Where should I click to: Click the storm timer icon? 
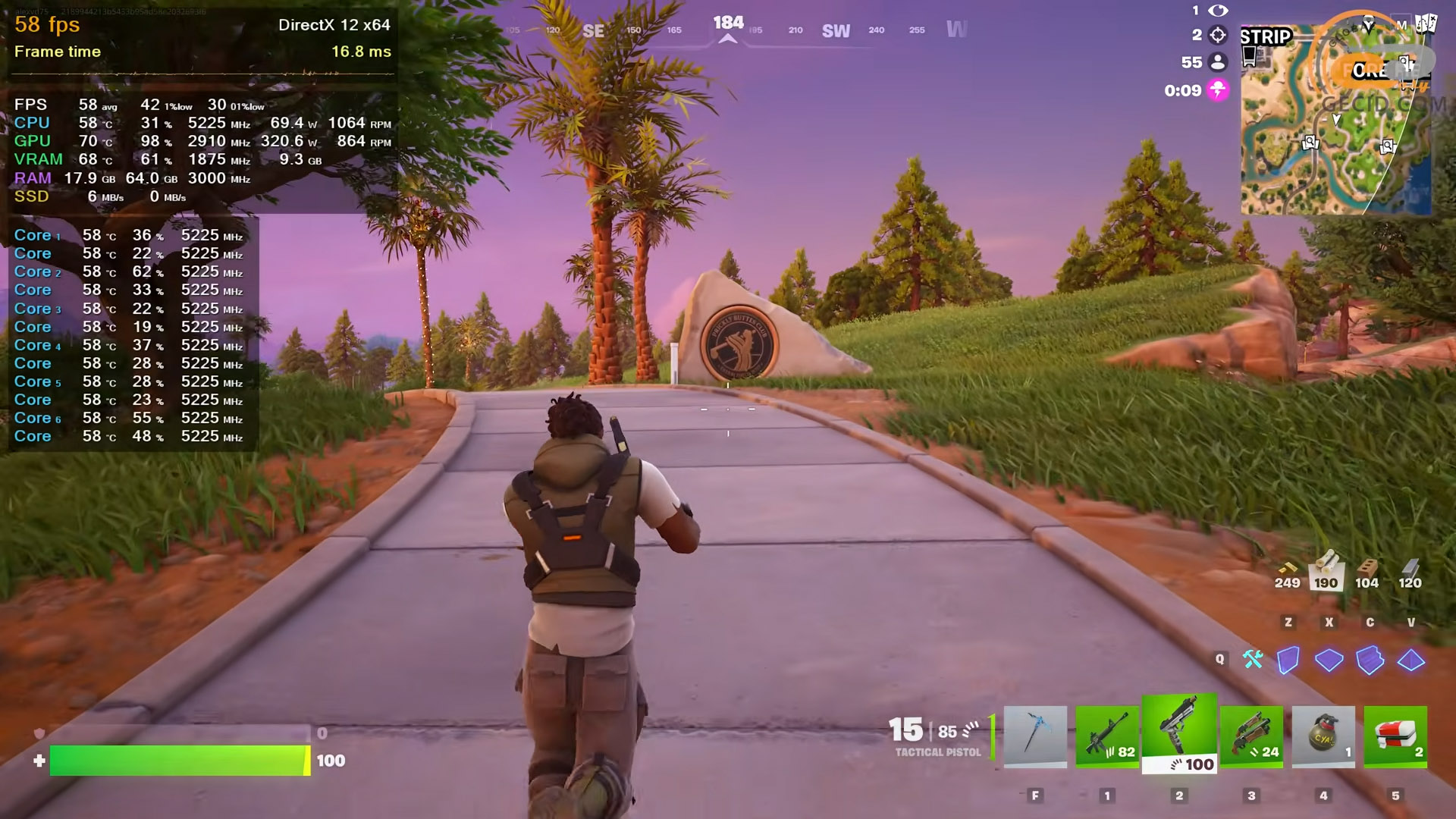pos(1218,90)
